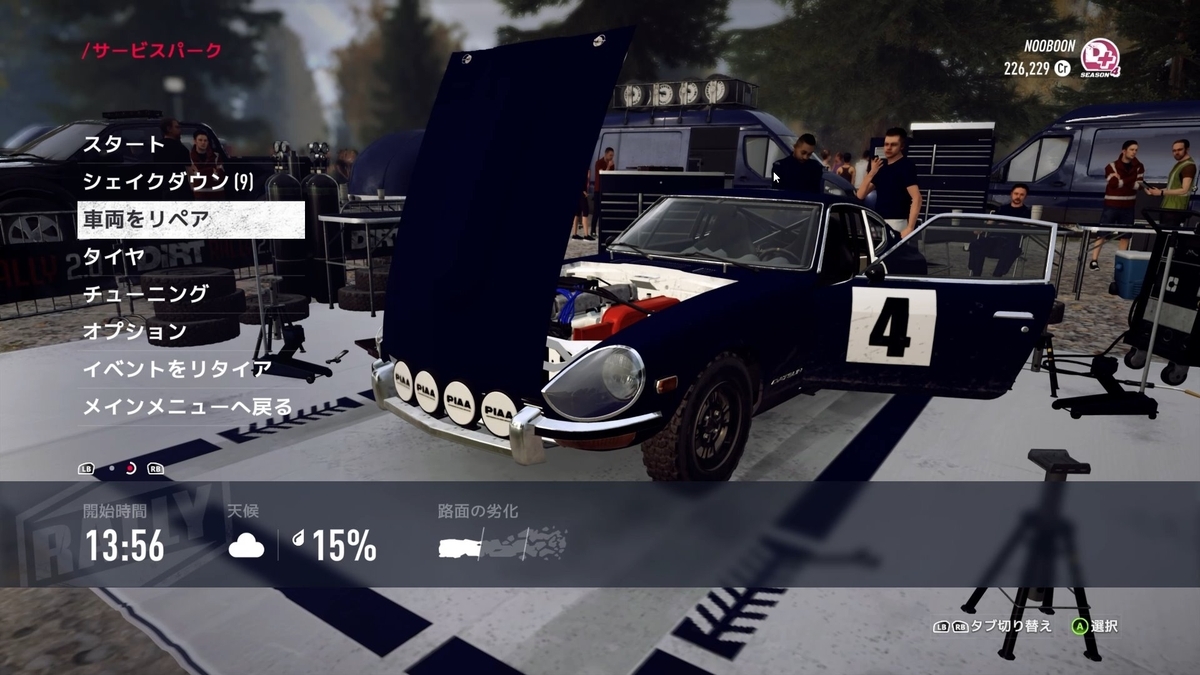The width and height of the screenshot is (1200, 675).
Task: Choose メインメニューへ戻る
Action: (x=188, y=407)
